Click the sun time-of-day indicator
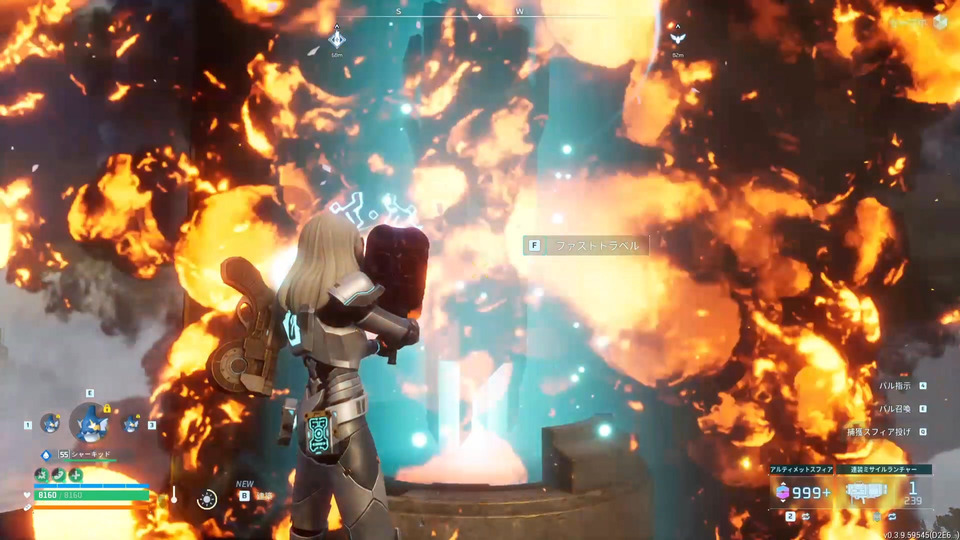The image size is (960, 540). pos(207,499)
